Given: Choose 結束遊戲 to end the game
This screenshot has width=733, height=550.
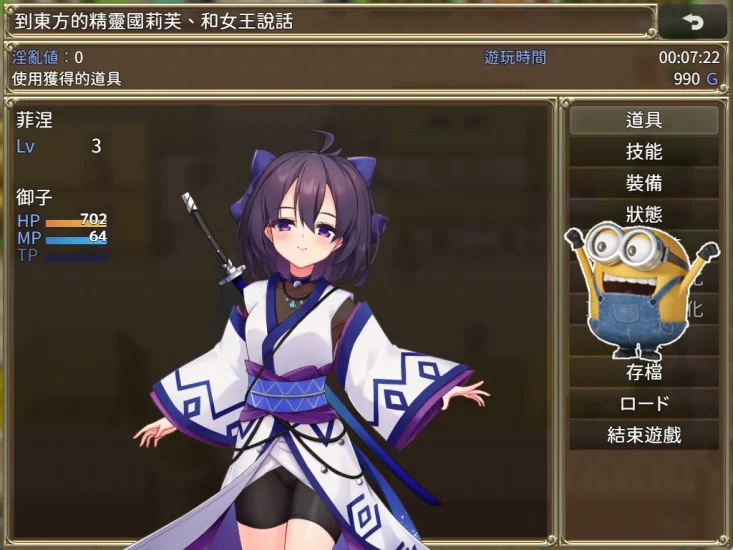Looking at the screenshot, I should click(644, 435).
